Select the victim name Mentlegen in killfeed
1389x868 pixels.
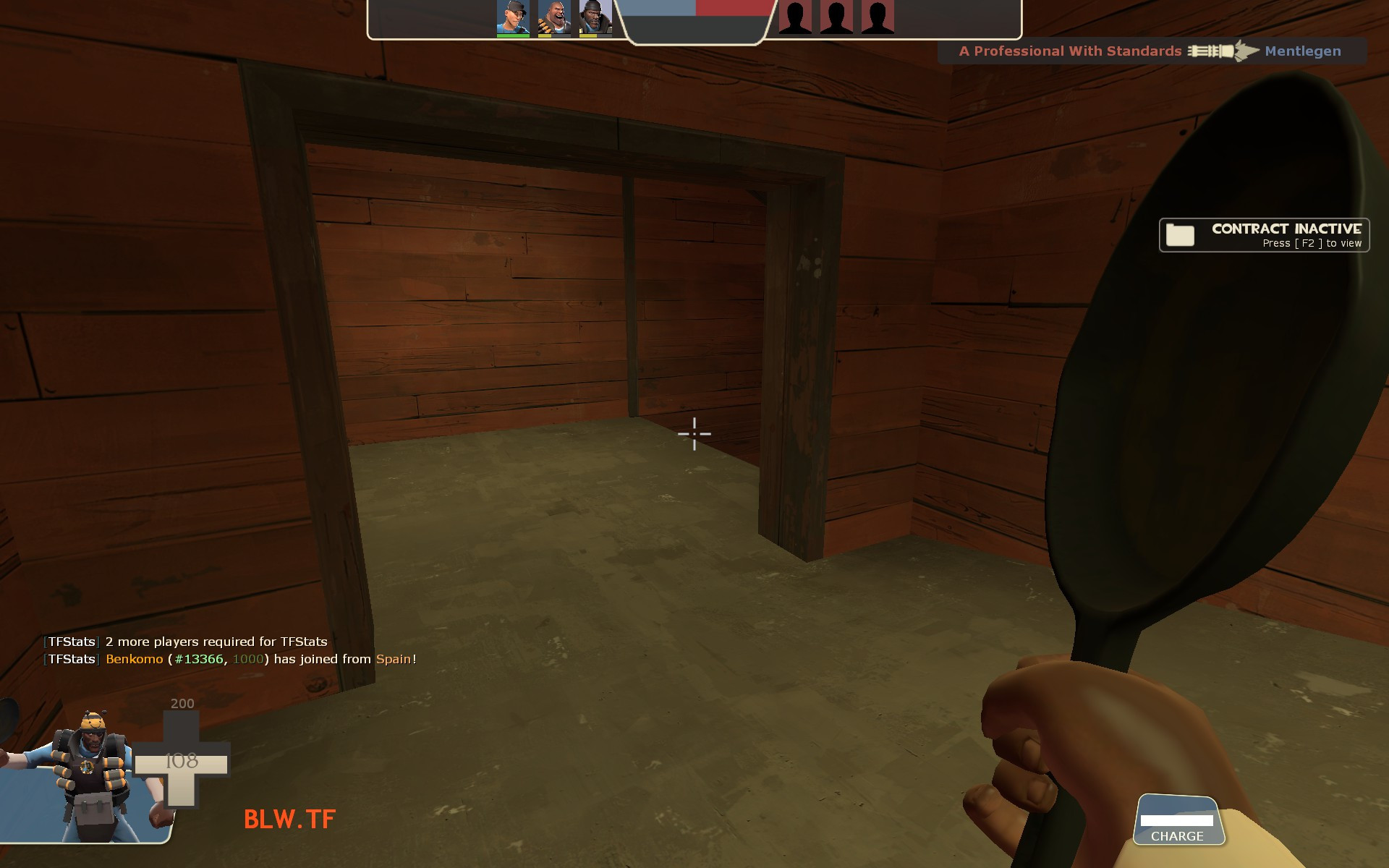pos(1302,51)
